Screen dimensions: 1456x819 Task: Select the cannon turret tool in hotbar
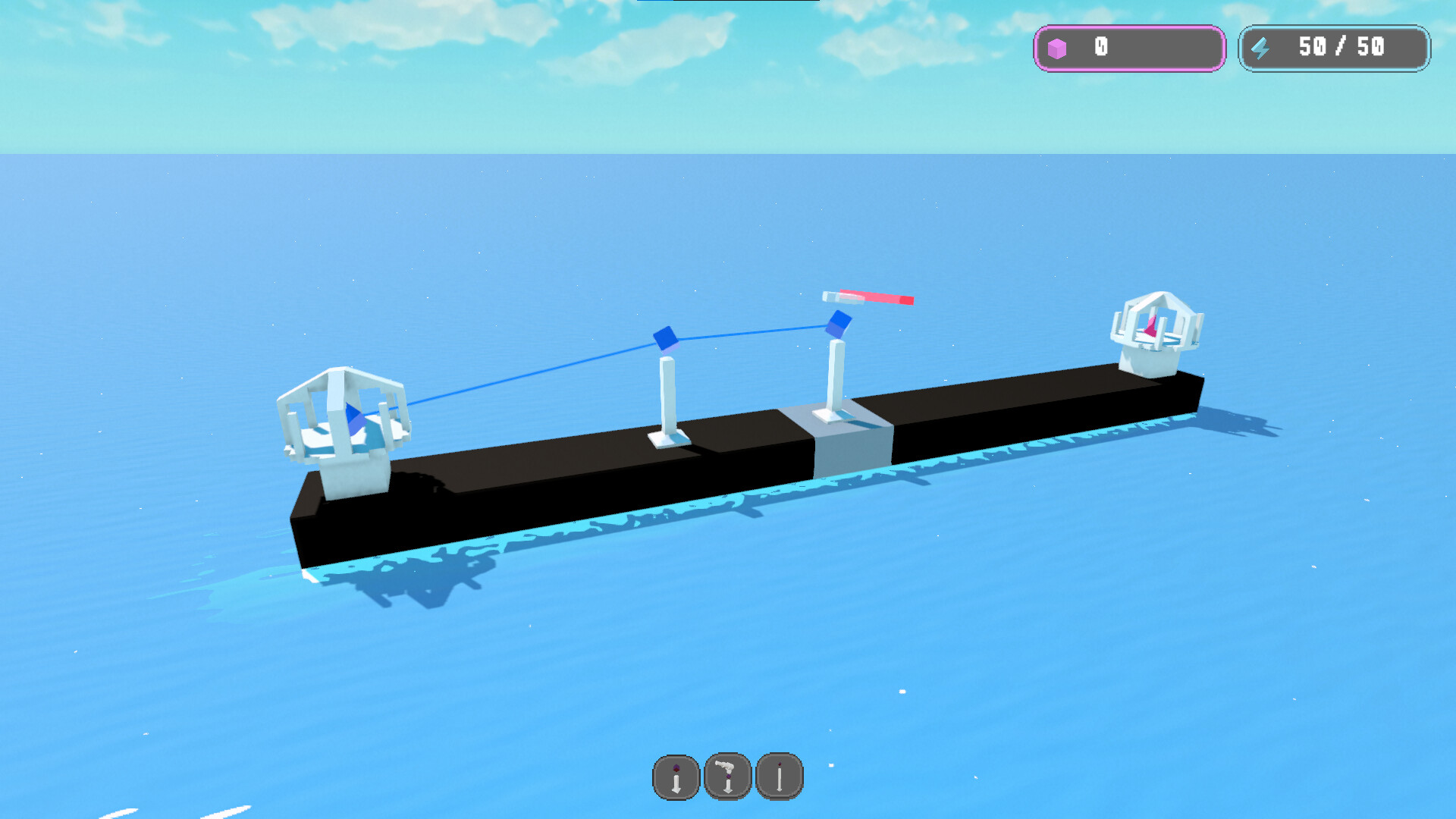726,776
